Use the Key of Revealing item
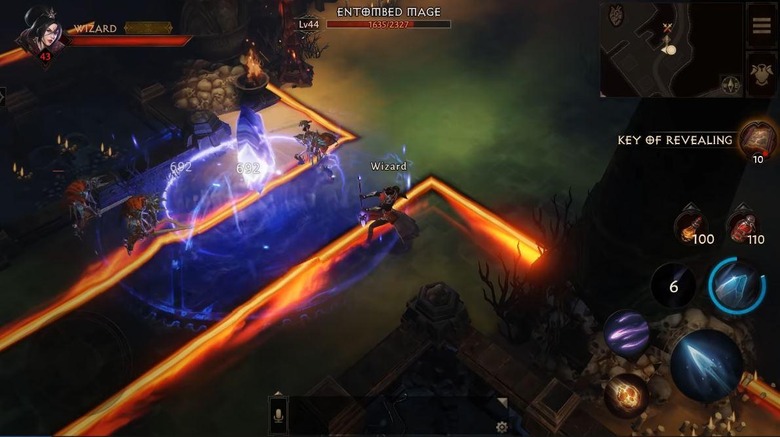 pos(756,140)
